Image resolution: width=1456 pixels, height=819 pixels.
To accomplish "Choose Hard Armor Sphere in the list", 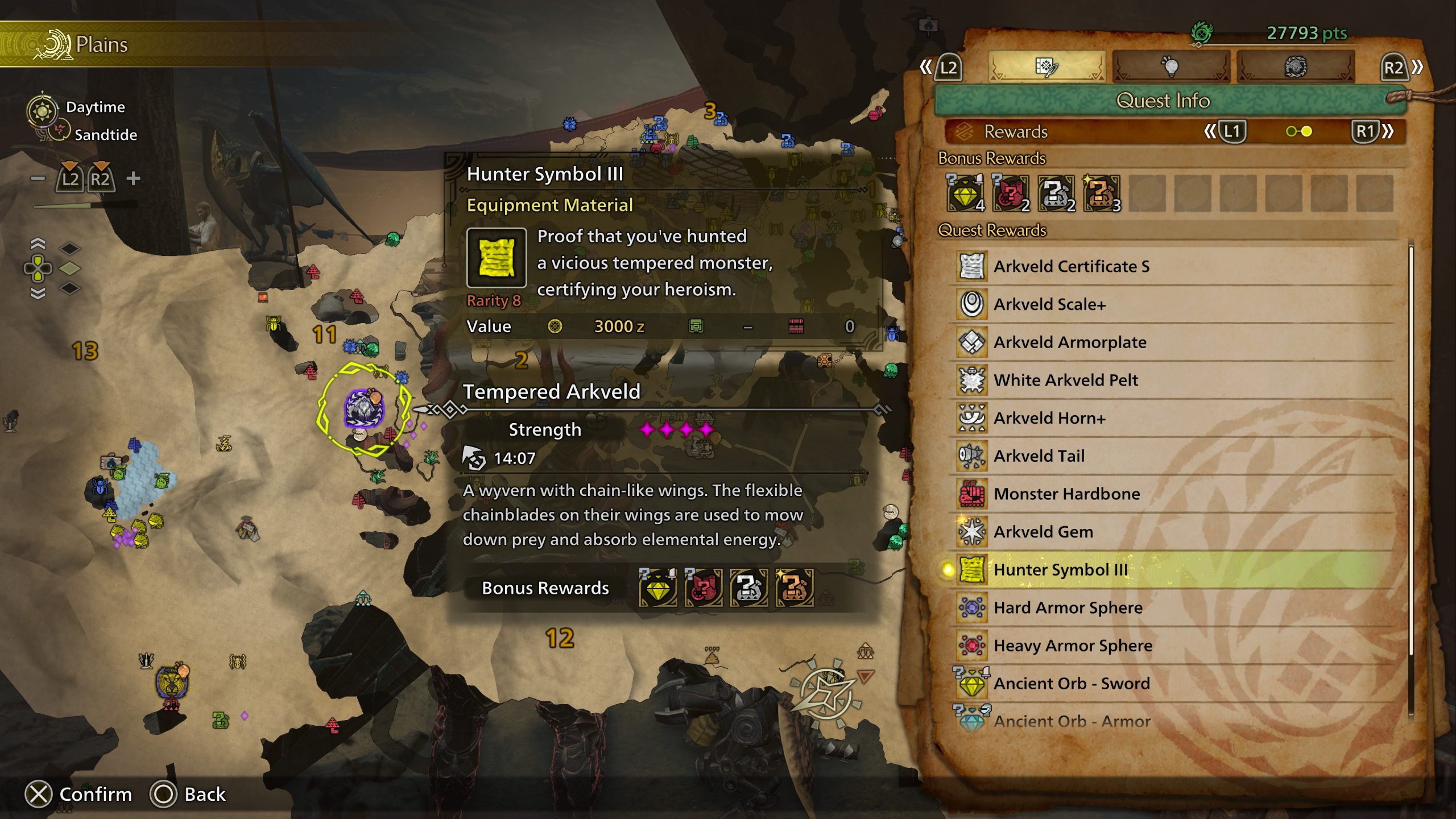I will (x=1068, y=607).
